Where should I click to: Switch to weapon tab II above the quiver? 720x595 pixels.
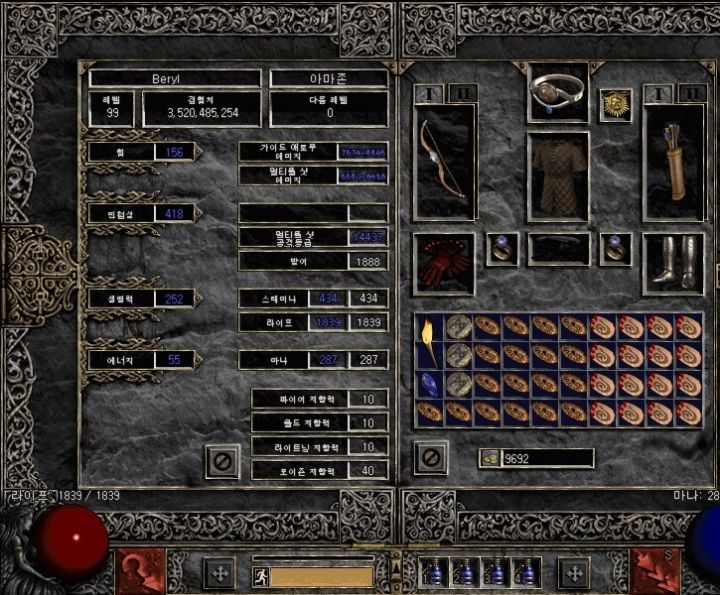pyautogui.click(x=691, y=93)
